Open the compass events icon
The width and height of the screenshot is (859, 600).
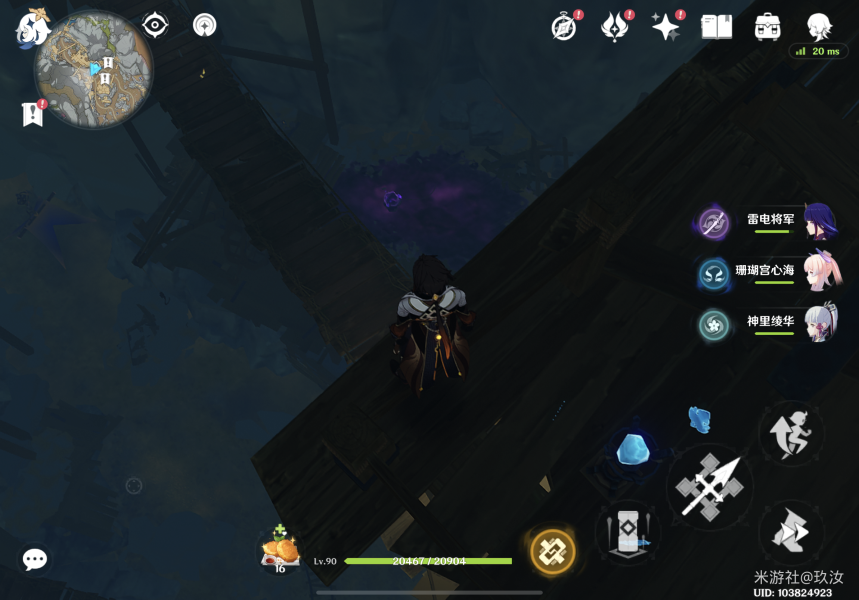click(x=564, y=27)
